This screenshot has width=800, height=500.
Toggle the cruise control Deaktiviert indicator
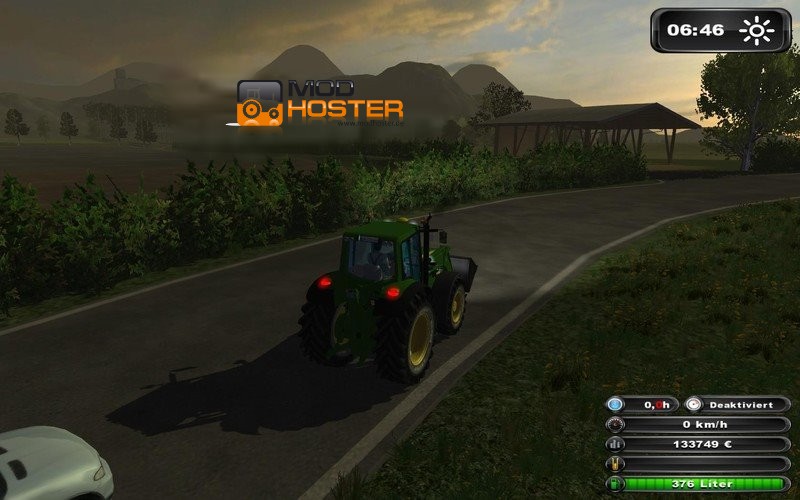[x=737, y=404]
